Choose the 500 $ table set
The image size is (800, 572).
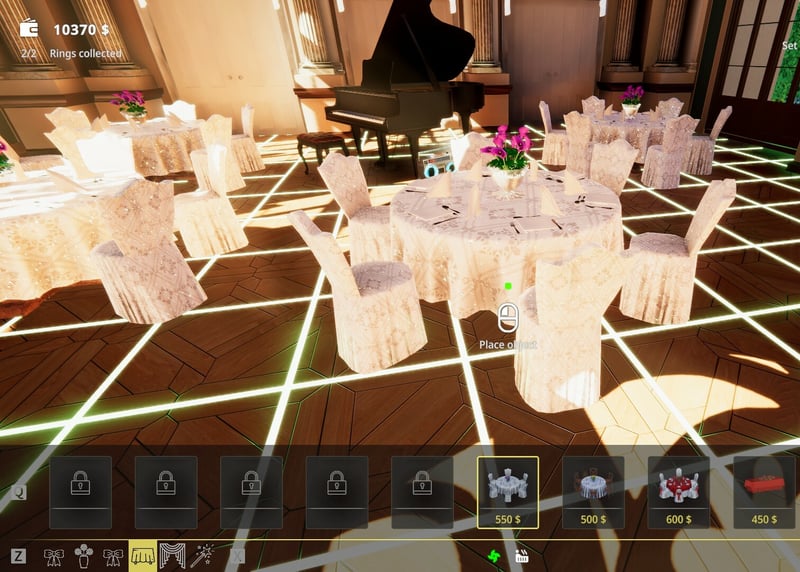click(x=593, y=492)
